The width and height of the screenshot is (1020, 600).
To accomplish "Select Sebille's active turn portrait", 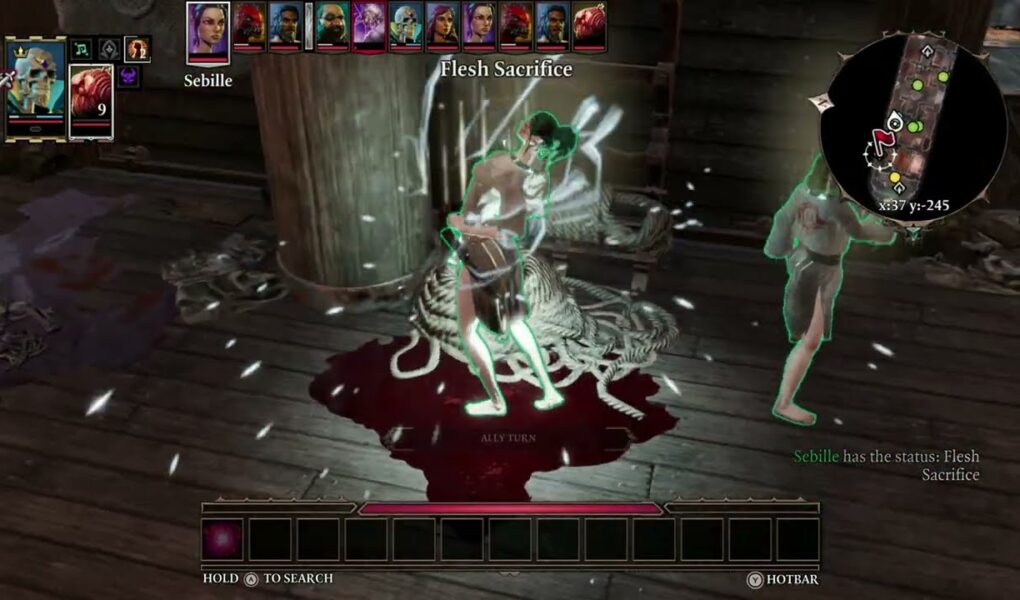I will coord(208,33).
